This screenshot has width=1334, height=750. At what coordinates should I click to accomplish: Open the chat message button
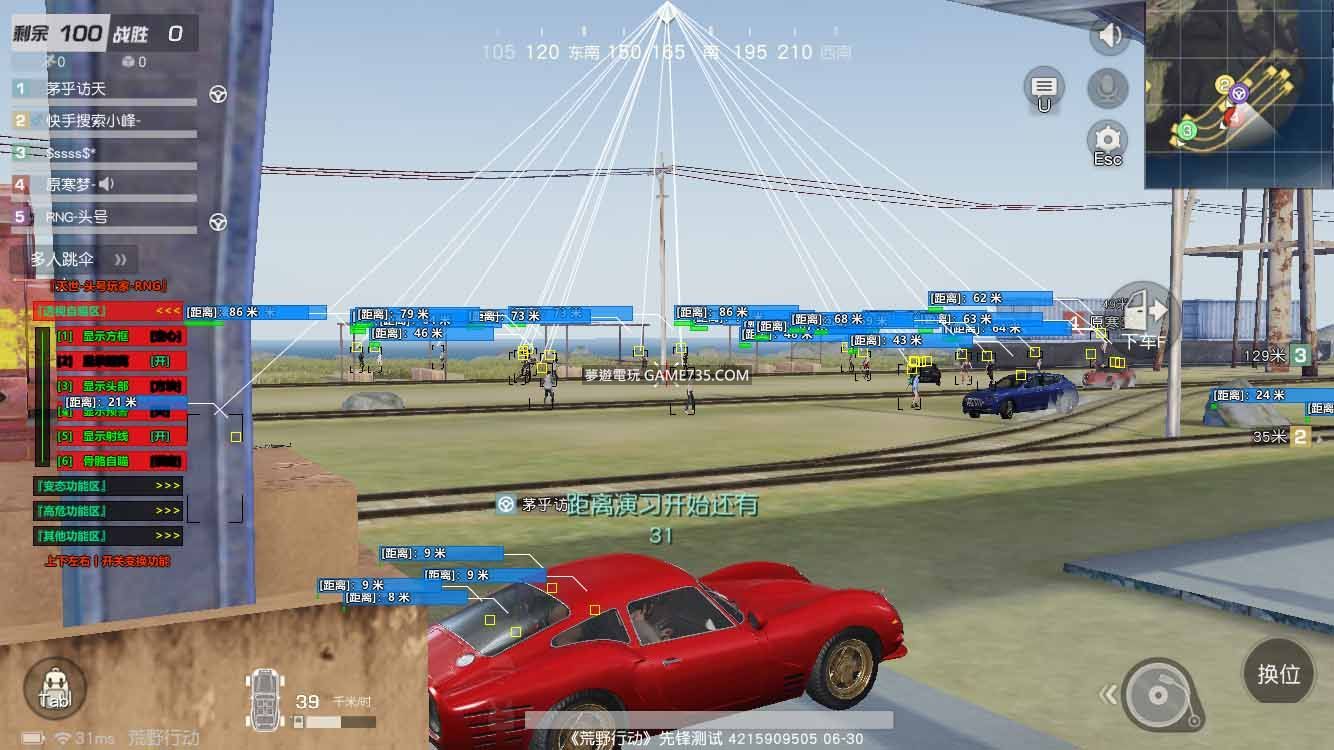click(1044, 88)
